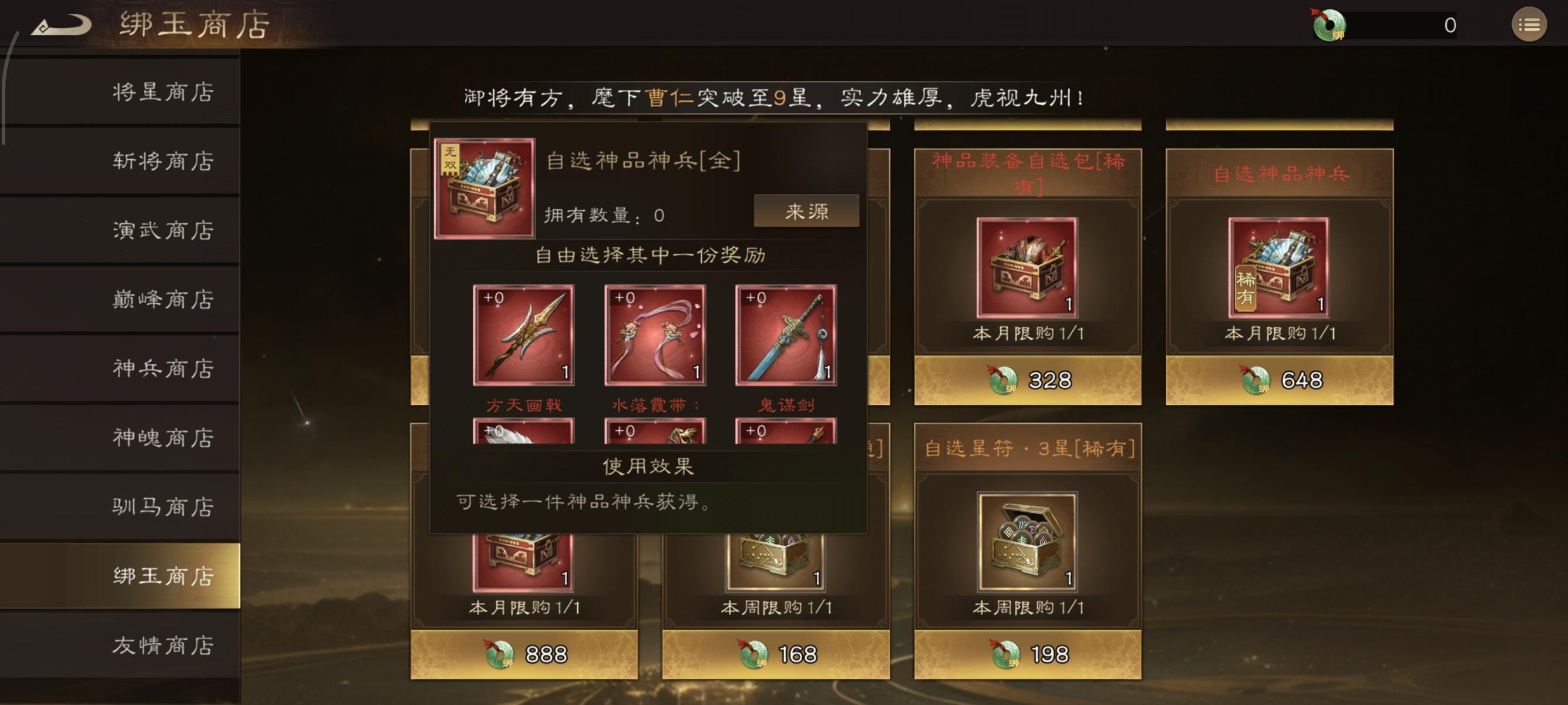
Task: Switch to the 友情商店 tab
Action: [x=161, y=645]
